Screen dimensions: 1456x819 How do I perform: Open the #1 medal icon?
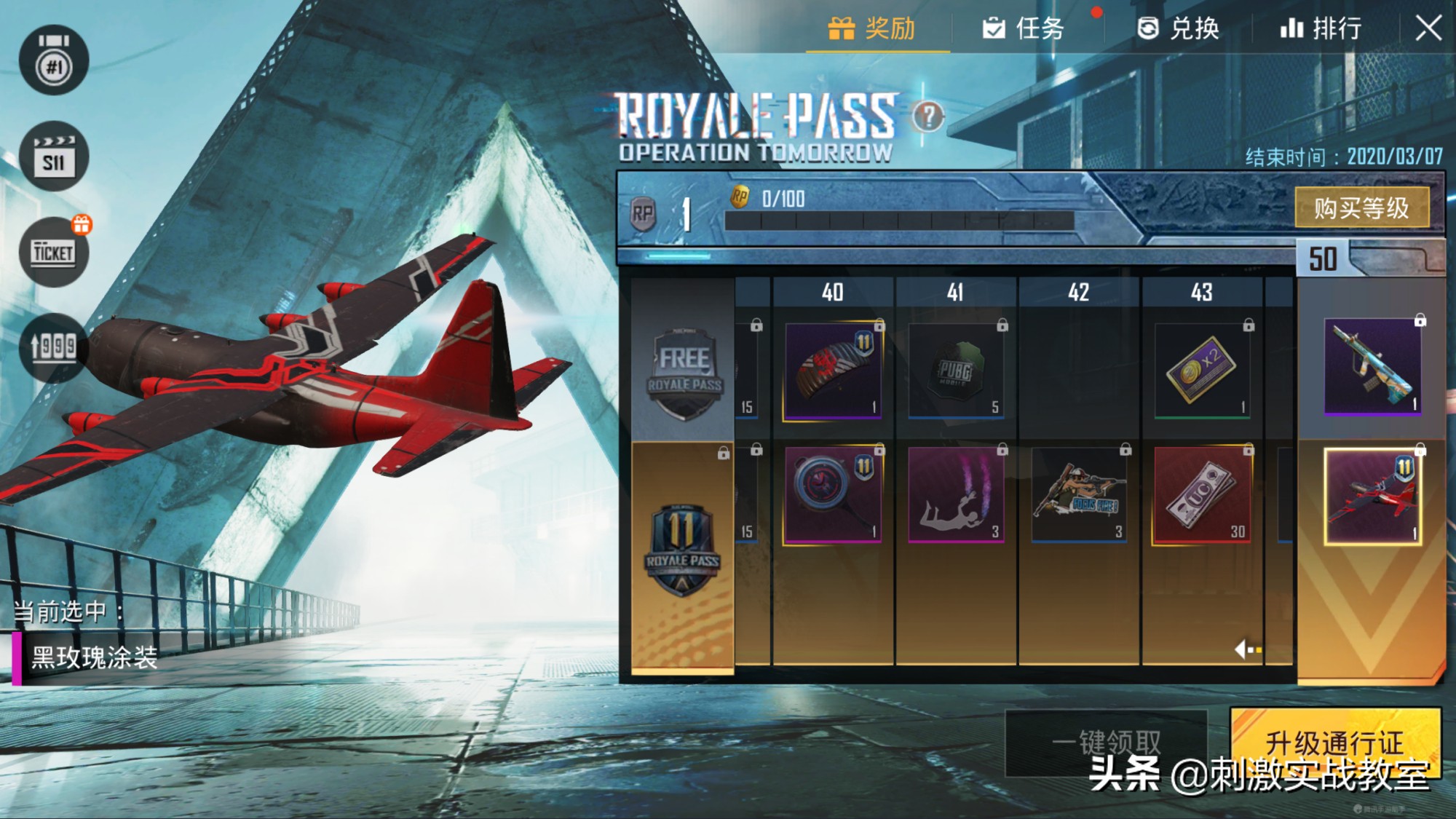pos(54,61)
